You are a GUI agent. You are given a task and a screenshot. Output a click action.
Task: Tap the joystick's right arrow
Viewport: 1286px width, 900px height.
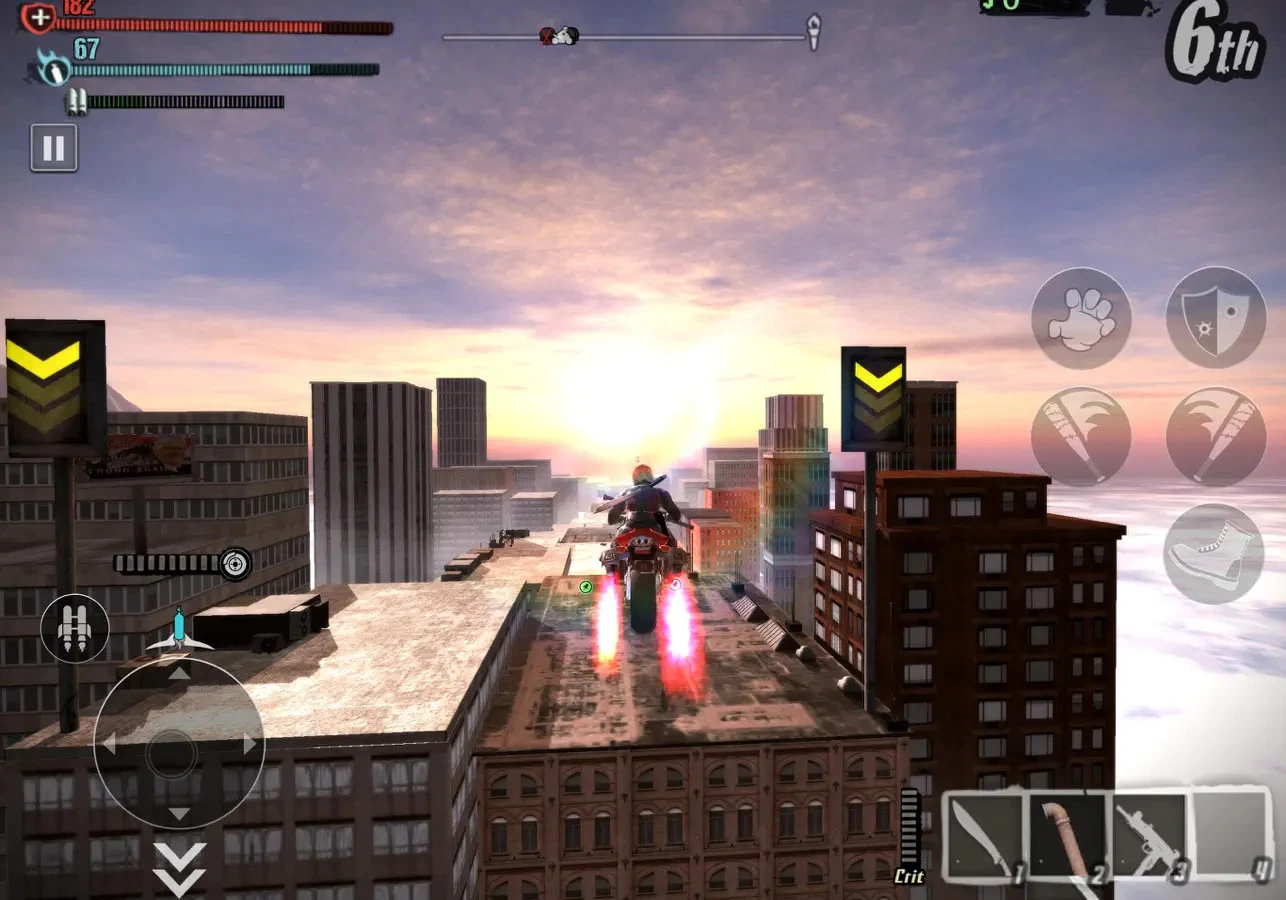pos(250,744)
